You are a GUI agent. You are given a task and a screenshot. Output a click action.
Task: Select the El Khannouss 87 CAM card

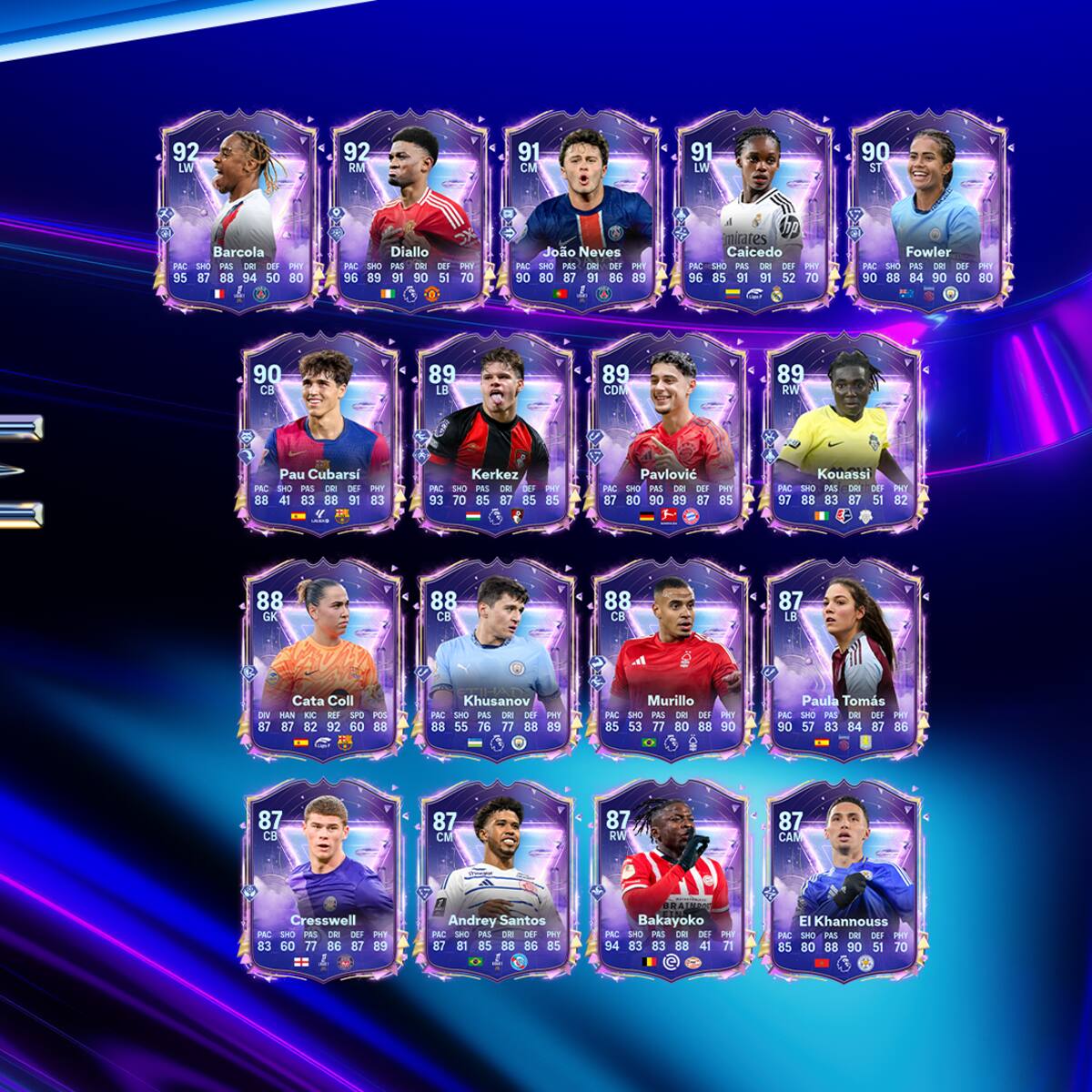coord(843,880)
